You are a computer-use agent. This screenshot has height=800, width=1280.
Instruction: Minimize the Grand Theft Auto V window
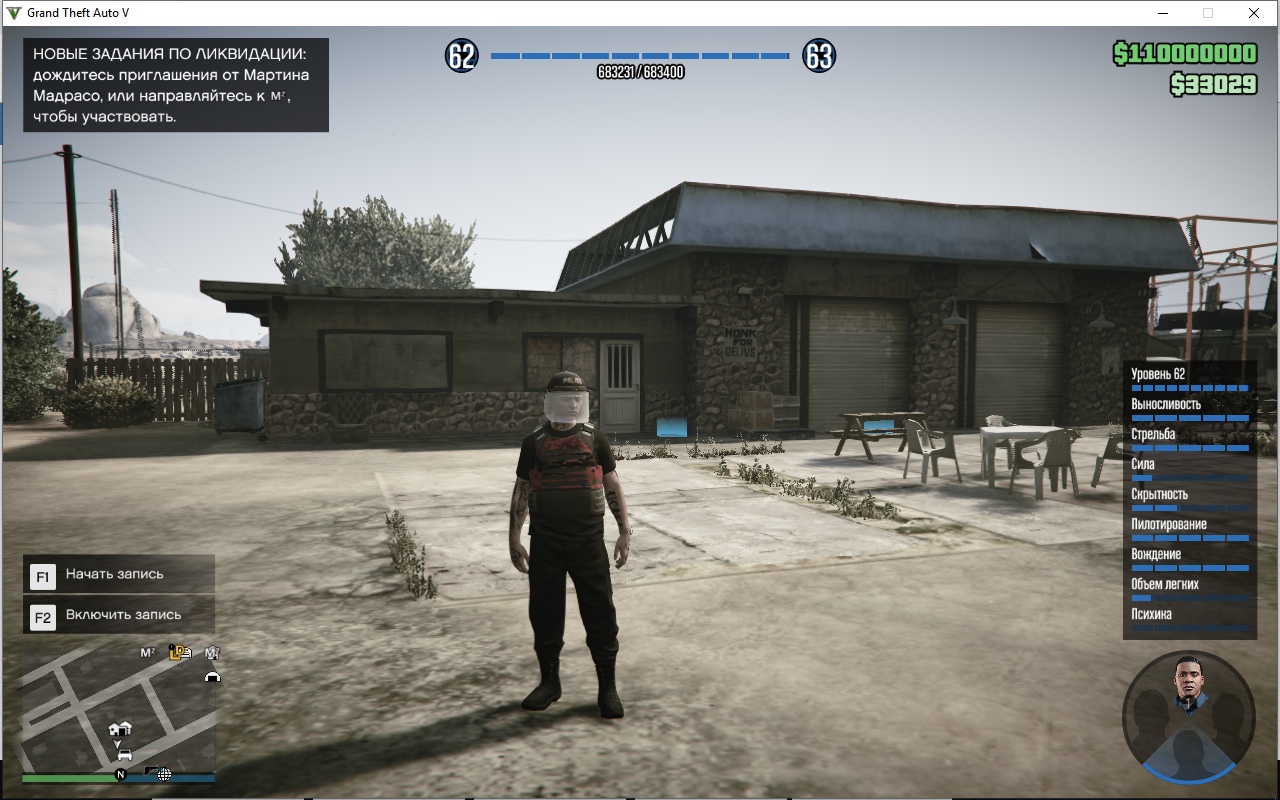1163,13
